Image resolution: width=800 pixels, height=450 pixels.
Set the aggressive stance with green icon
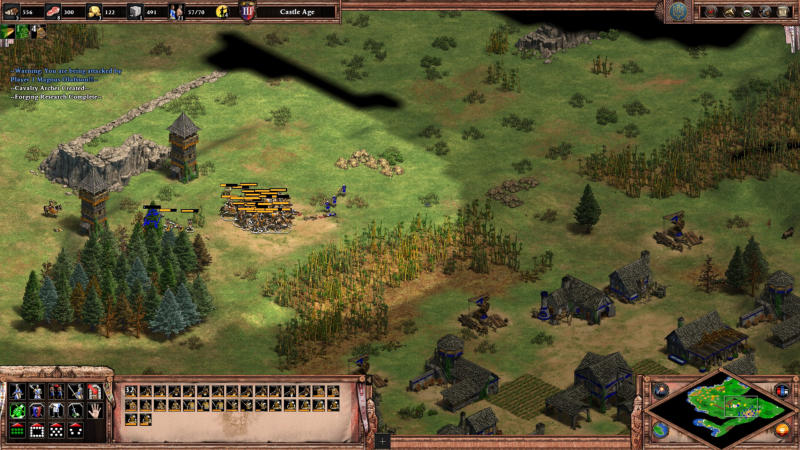(x=16, y=410)
